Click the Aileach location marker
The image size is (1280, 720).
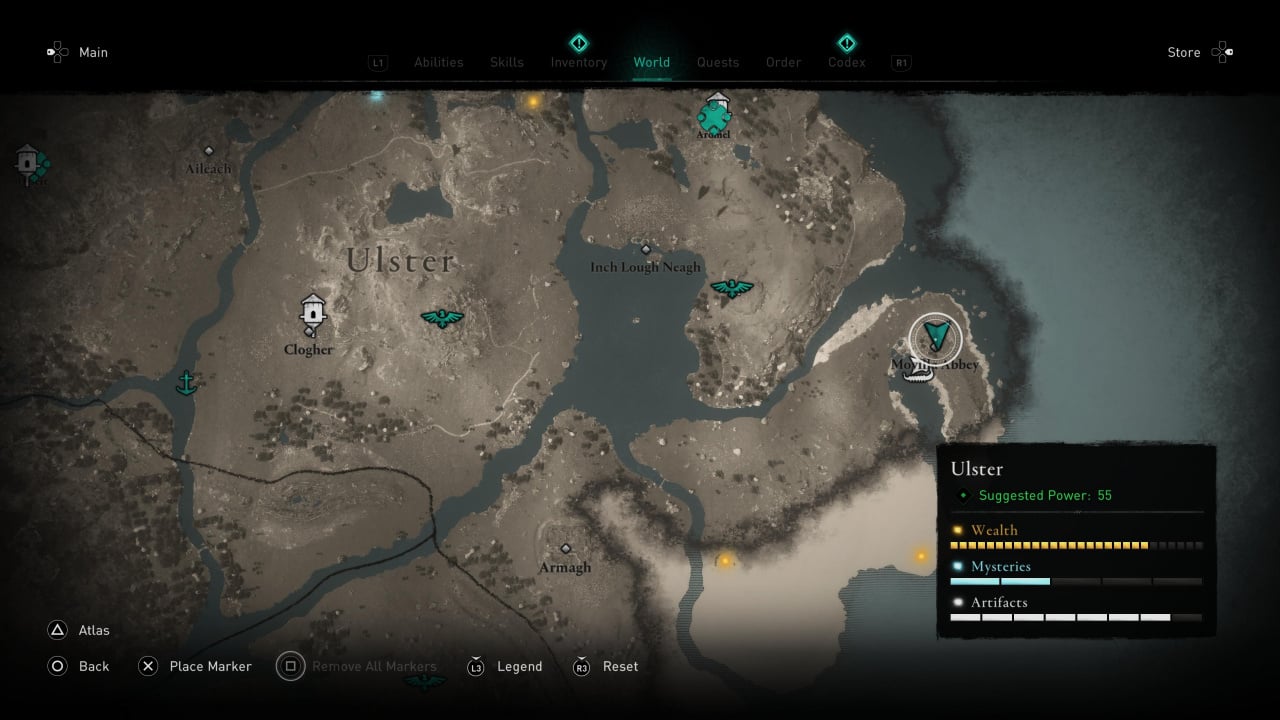pos(208,151)
